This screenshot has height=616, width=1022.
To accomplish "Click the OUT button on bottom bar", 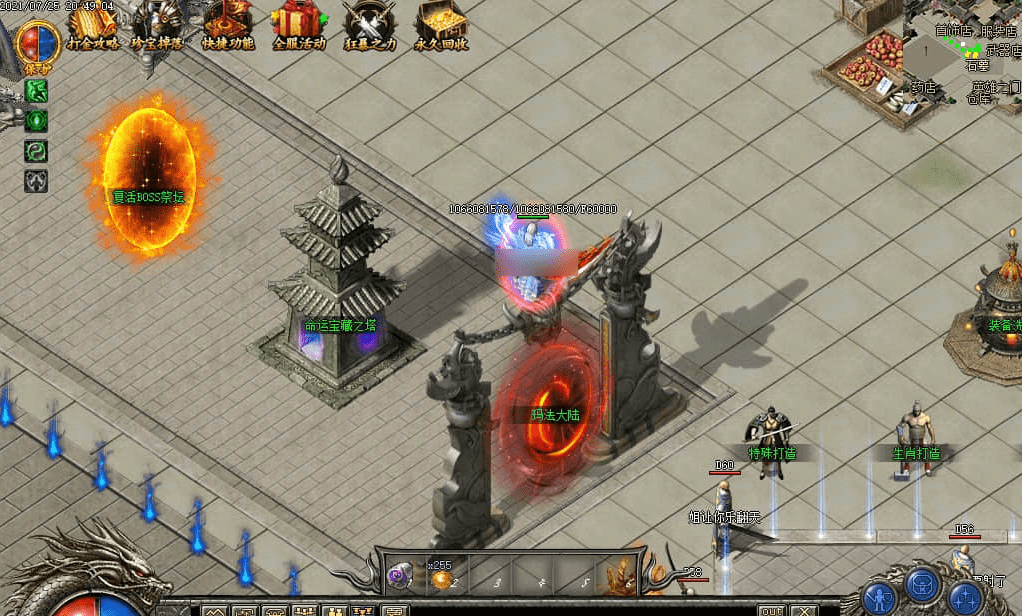I will 771,610.
